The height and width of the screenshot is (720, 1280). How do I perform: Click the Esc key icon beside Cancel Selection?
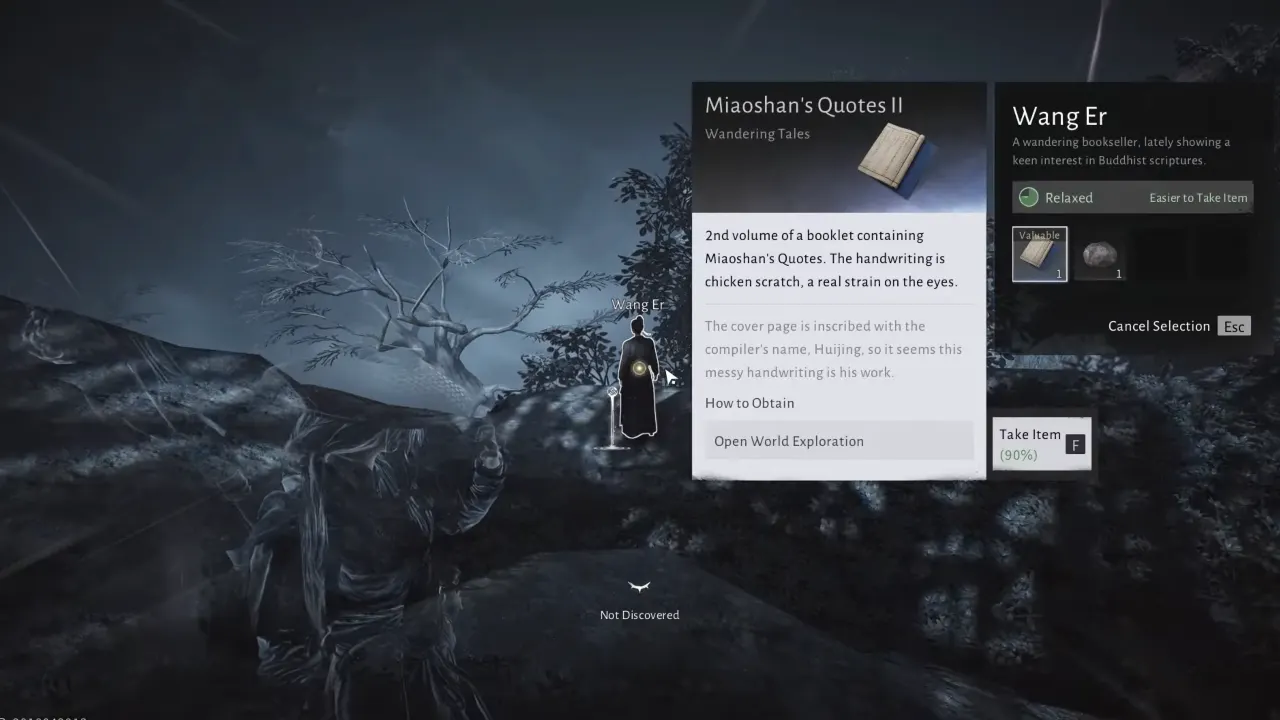pyautogui.click(x=1233, y=326)
